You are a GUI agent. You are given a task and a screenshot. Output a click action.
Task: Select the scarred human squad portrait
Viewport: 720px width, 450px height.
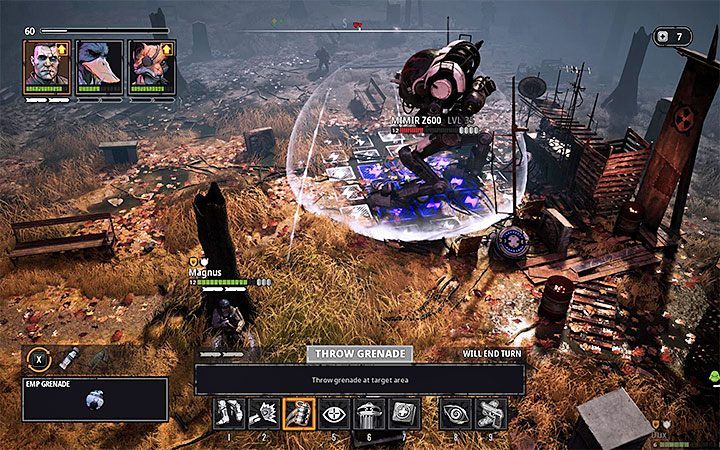tap(48, 66)
